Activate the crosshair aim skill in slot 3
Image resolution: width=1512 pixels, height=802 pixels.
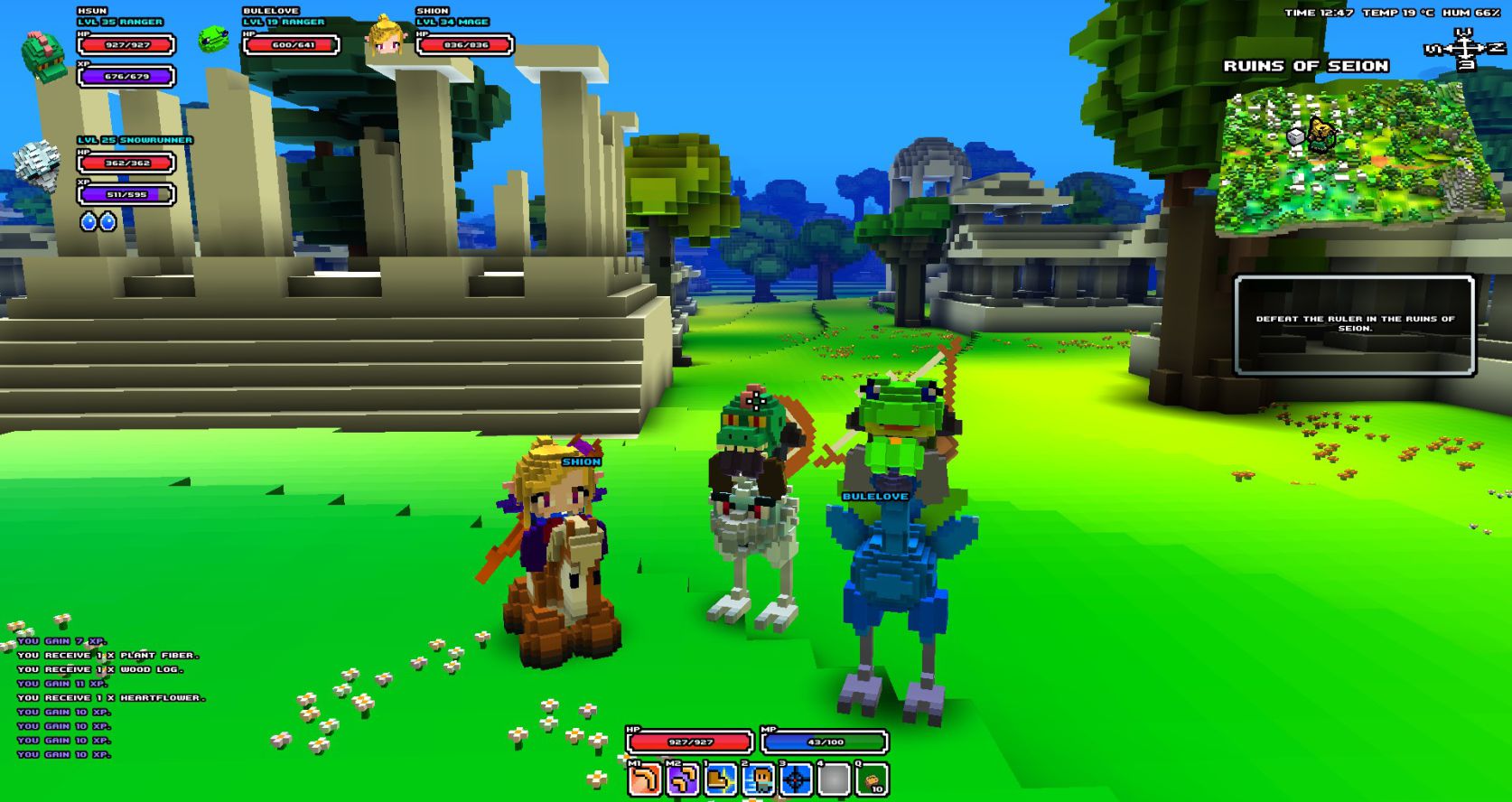pyautogui.click(x=797, y=779)
